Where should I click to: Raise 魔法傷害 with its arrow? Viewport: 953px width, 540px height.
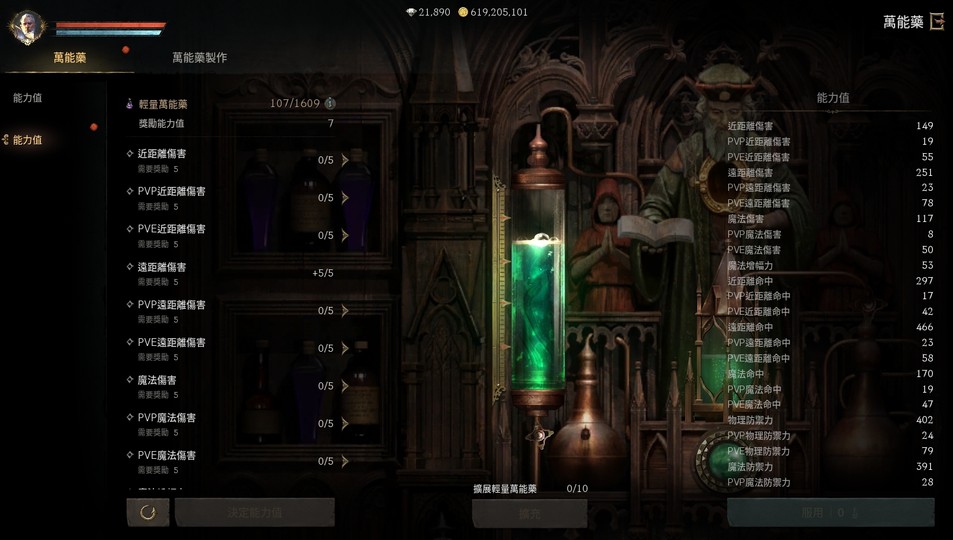[x=345, y=386]
